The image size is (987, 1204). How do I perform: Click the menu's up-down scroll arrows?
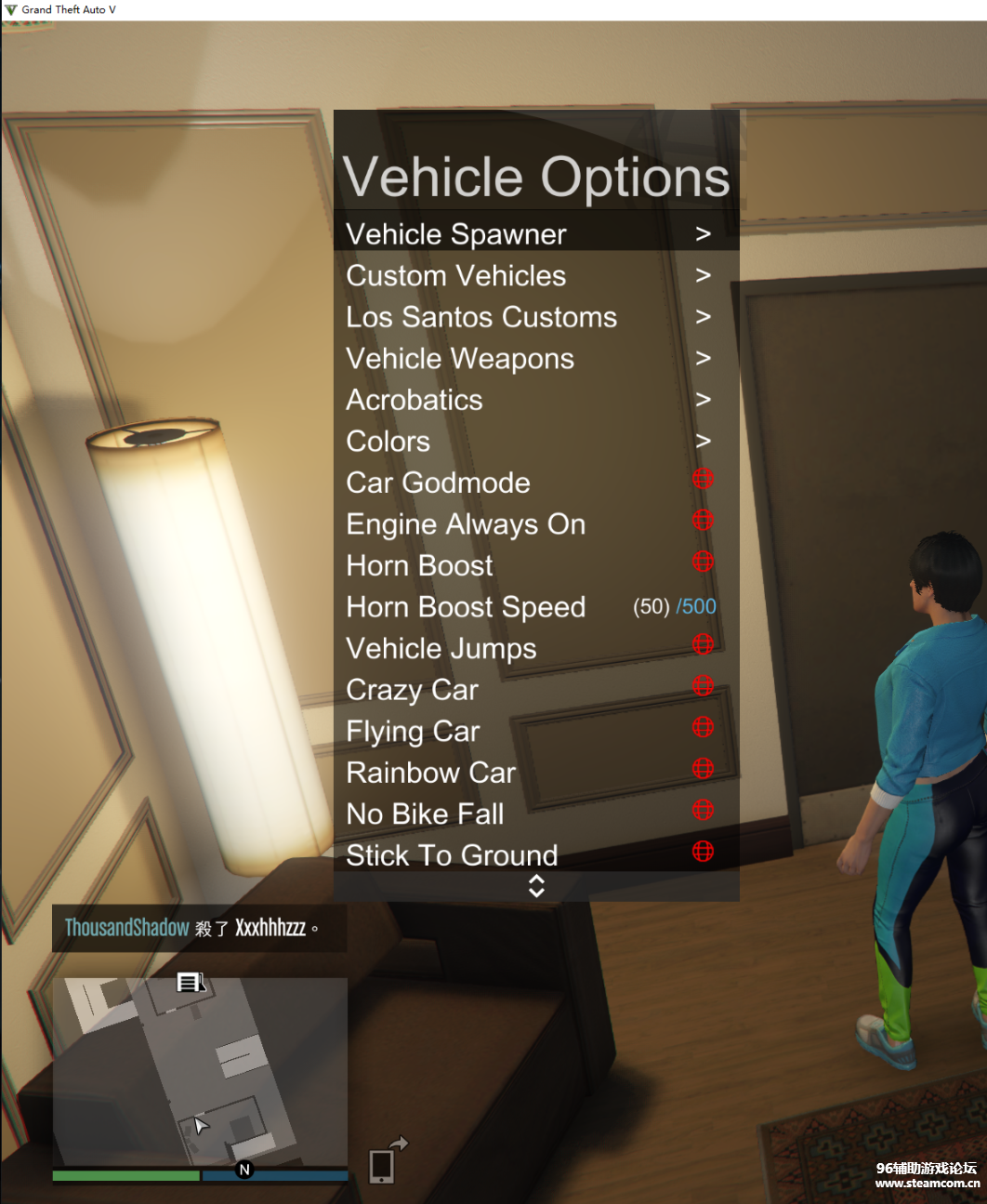pyautogui.click(x=536, y=886)
